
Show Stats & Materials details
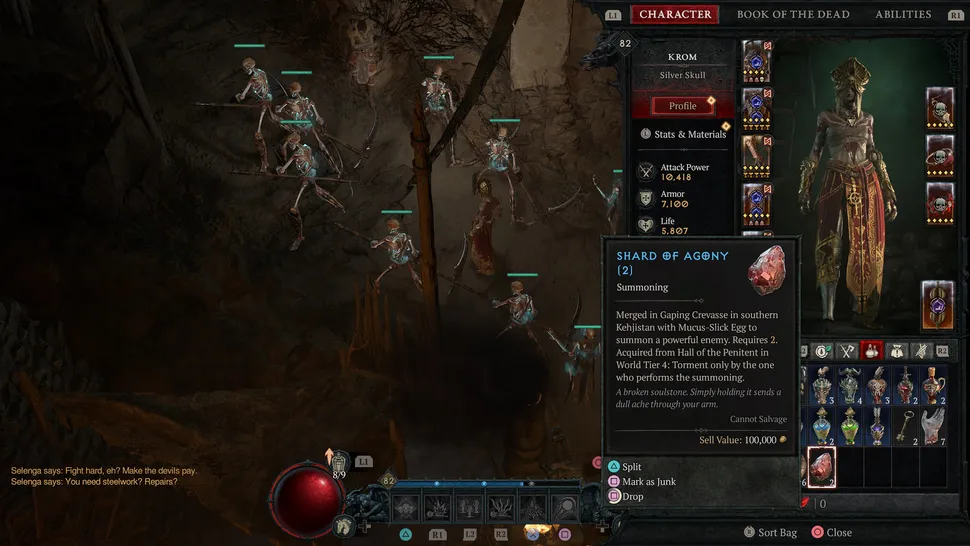click(683, 134)
